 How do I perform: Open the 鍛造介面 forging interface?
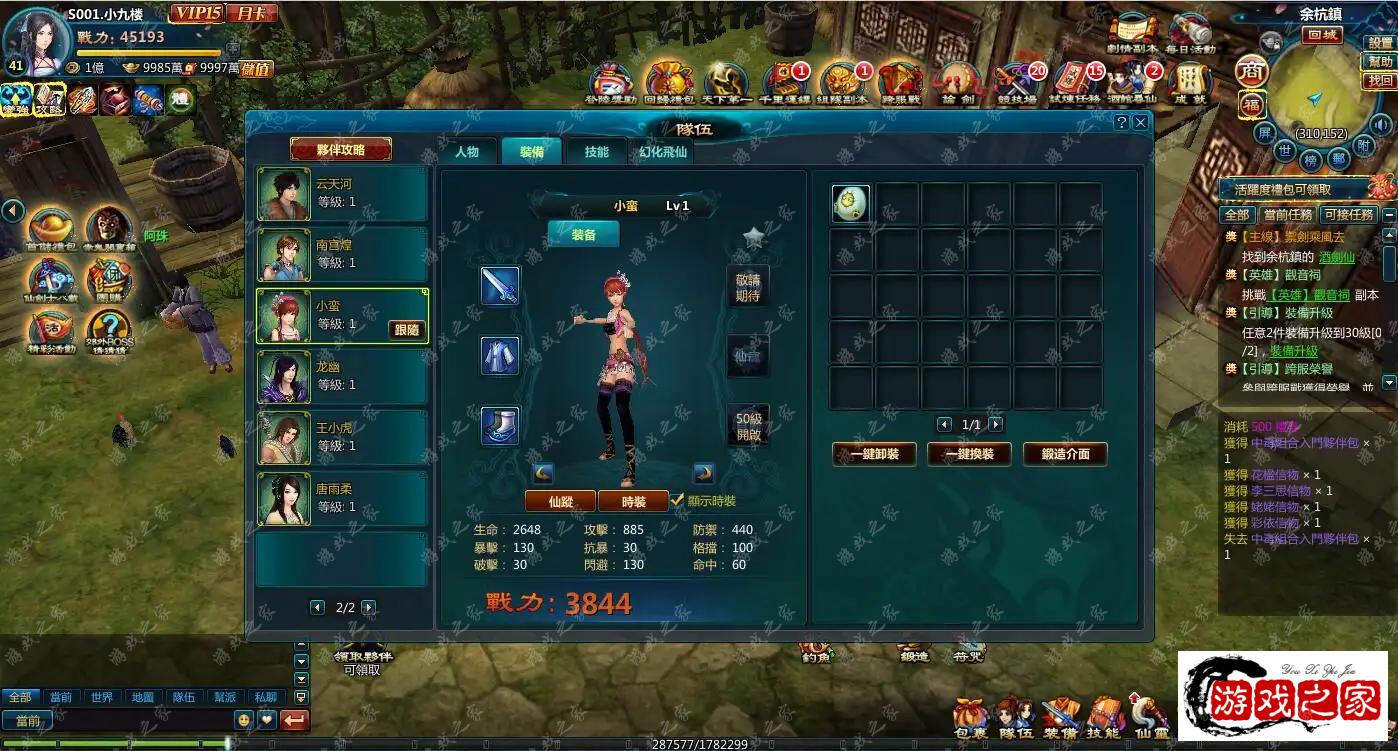click(x=1064, y=454)
